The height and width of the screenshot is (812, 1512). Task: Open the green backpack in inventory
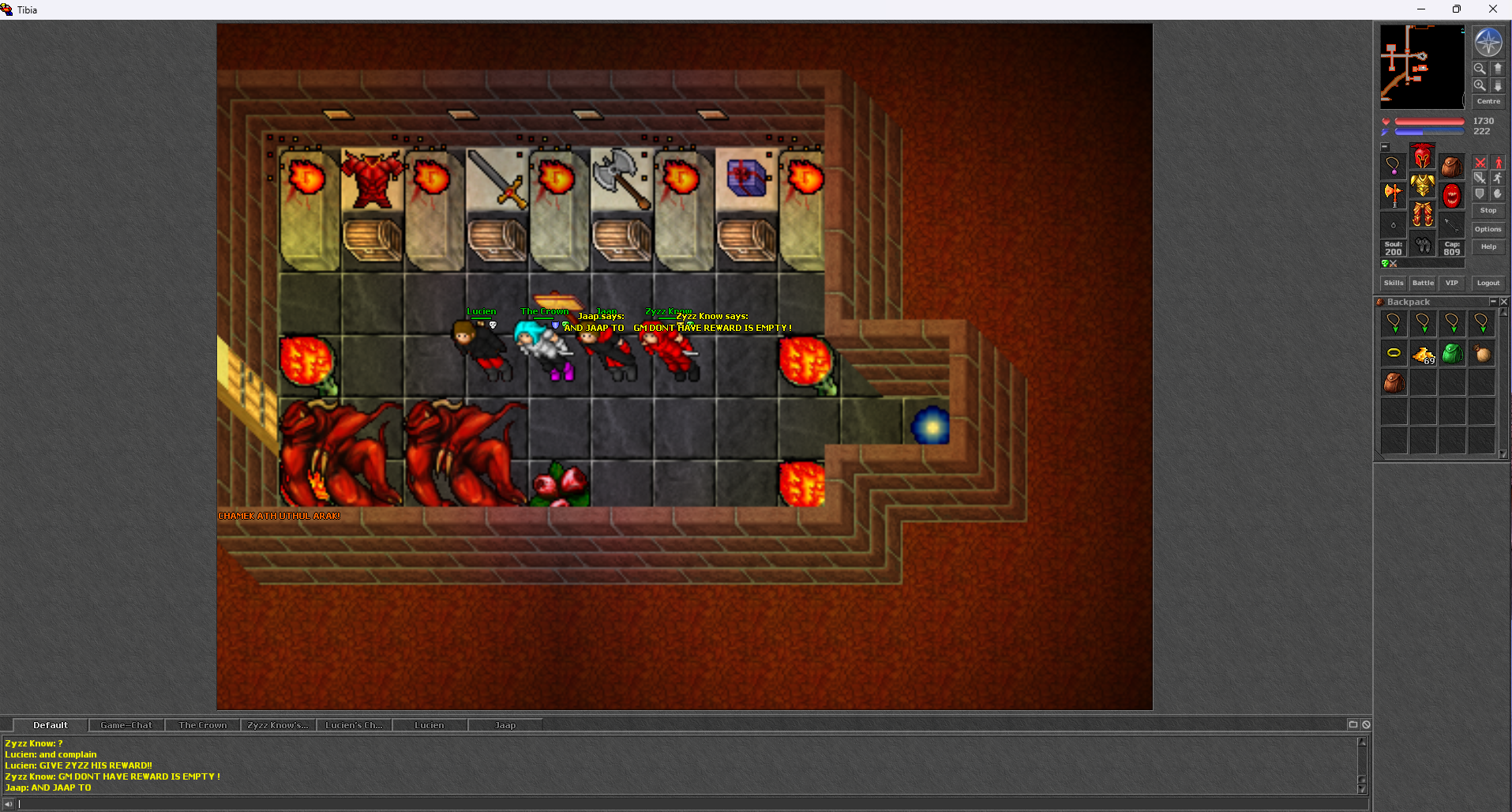point(1452,354)
